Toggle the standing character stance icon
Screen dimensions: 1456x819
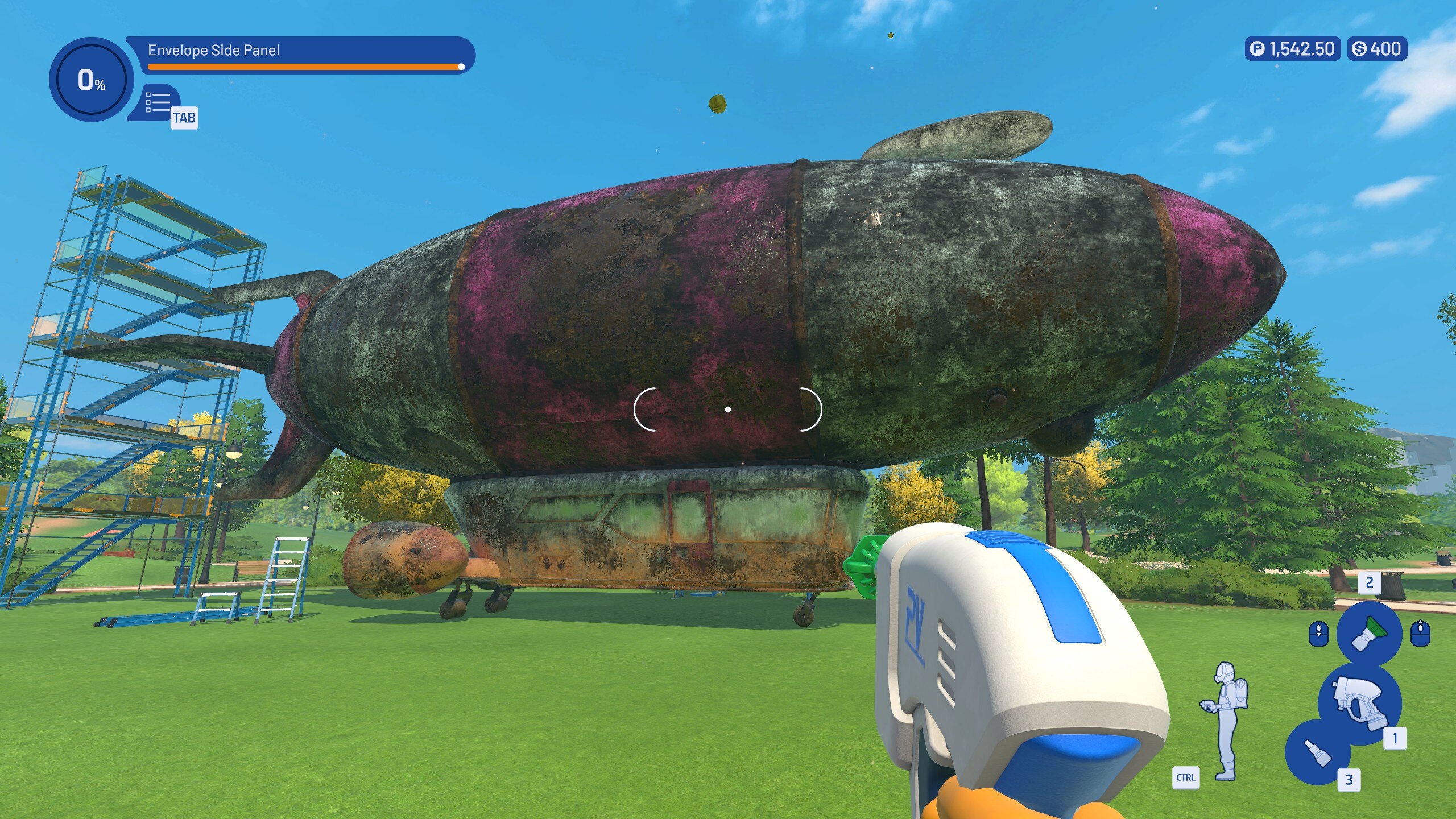point(1226,721)
